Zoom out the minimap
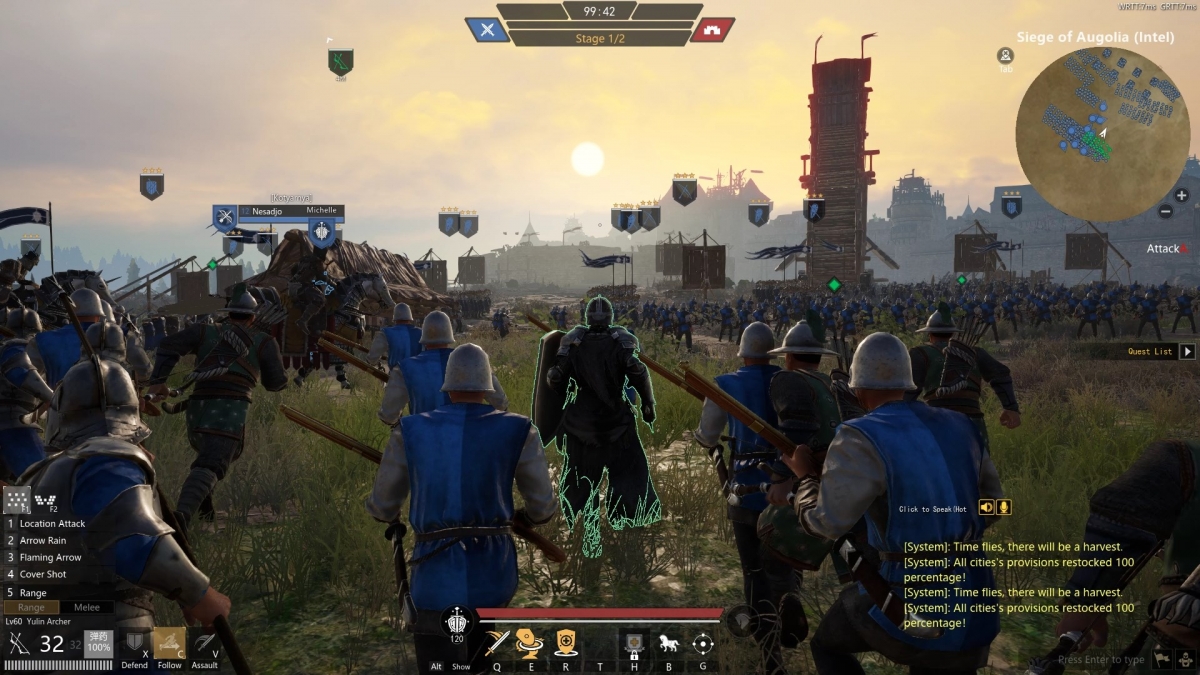The width and height of the screenshot is (1200, 675). tap(1166, 211)
